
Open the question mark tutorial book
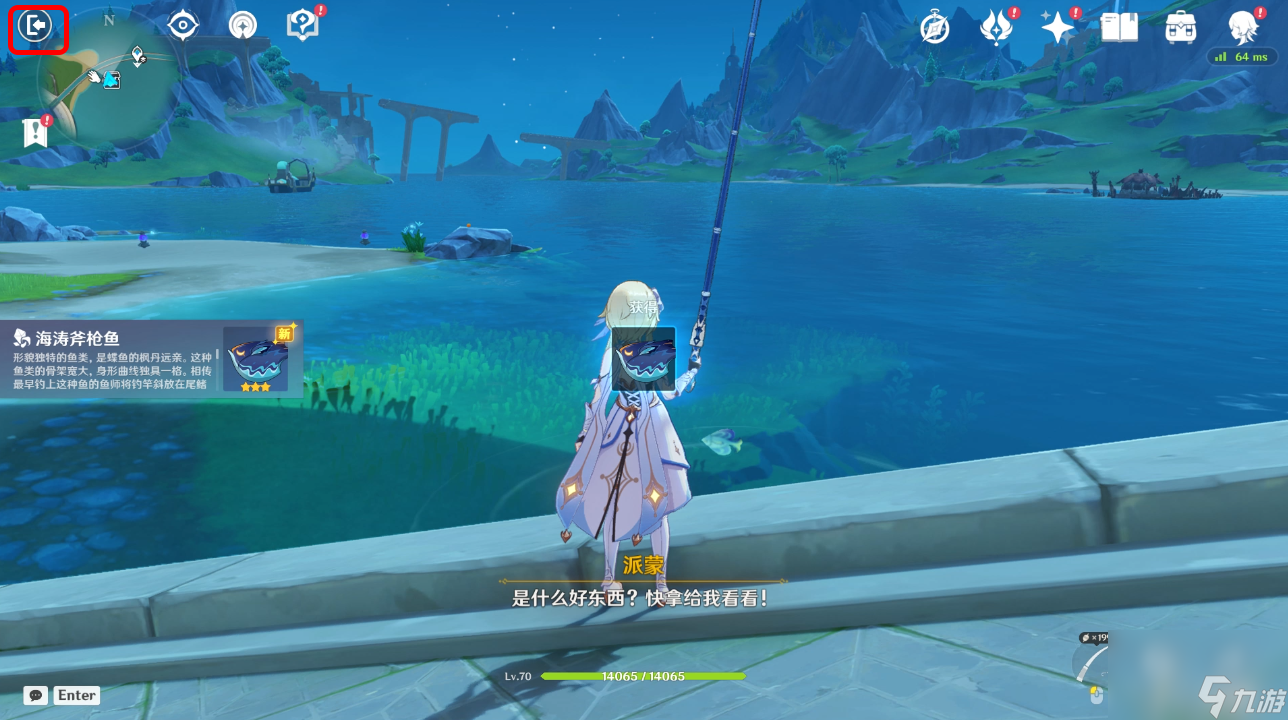tap(302, 26)
